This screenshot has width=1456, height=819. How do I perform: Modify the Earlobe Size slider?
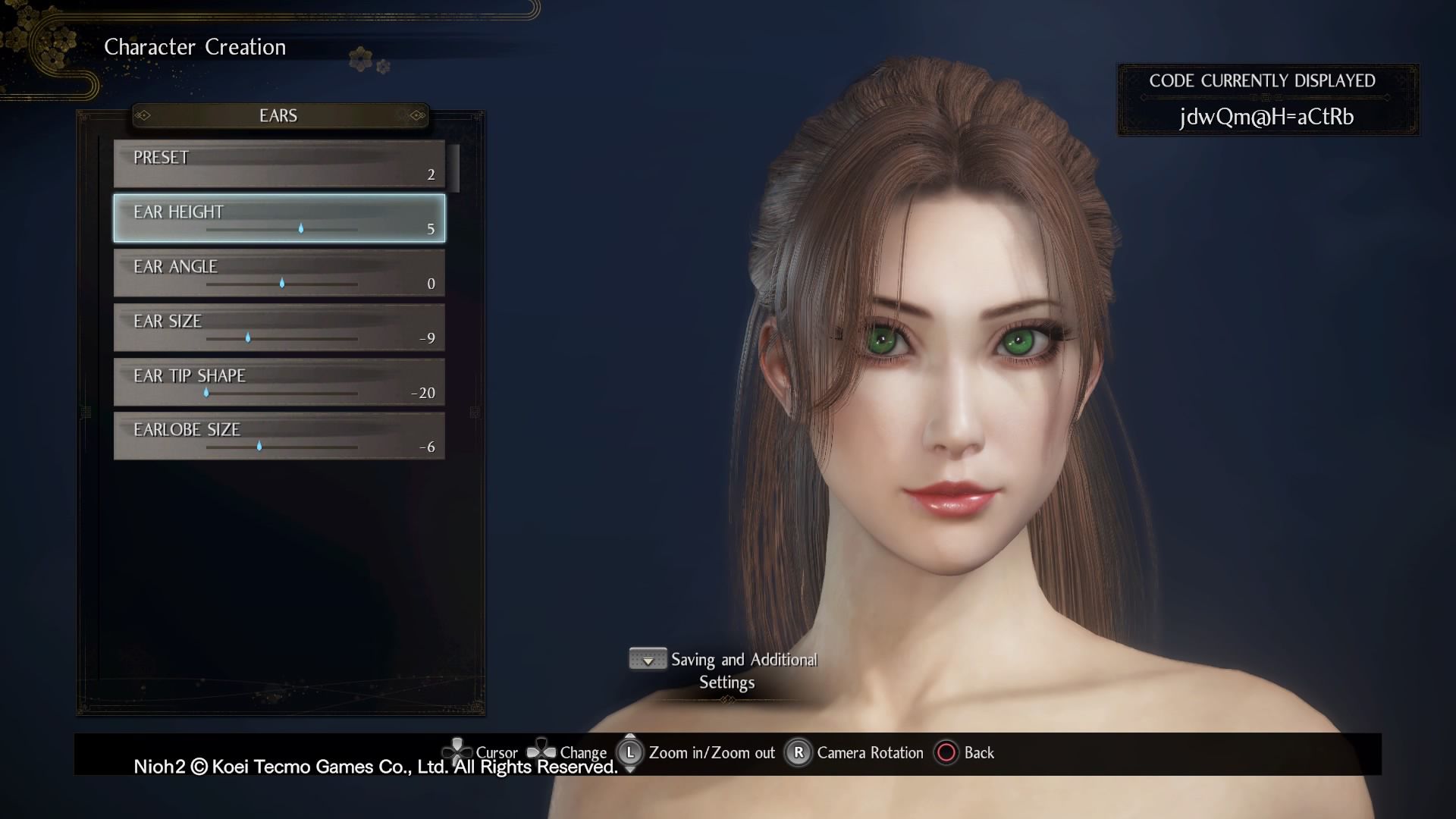coord(259,447)
